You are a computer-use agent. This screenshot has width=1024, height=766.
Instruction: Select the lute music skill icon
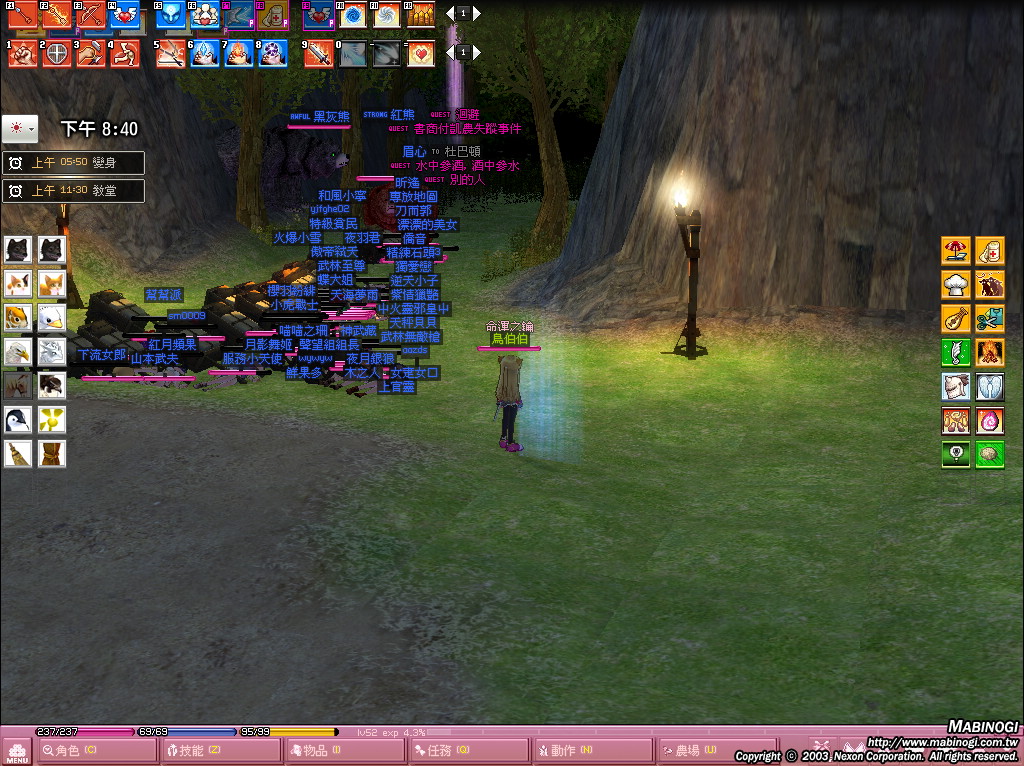956,319
